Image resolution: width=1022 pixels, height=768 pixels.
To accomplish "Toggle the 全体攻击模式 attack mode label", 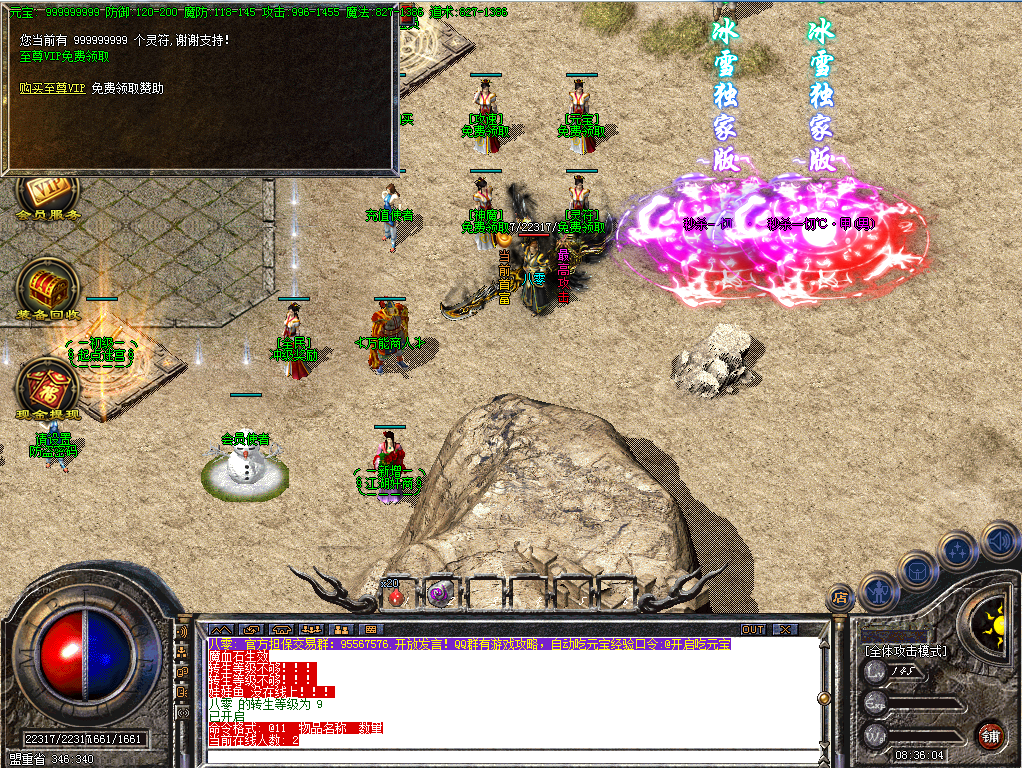I will (906, 651).
